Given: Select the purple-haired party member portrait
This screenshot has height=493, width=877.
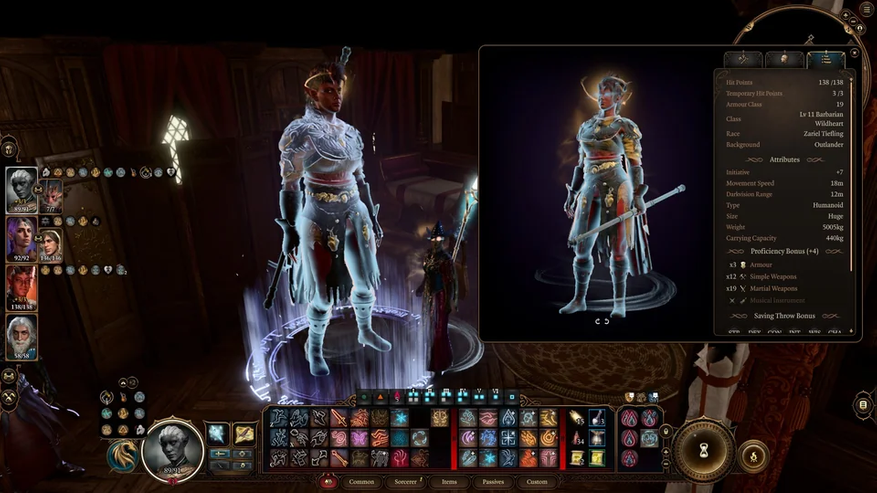Looking at the screenshot, I should click(x=21, y=237).
